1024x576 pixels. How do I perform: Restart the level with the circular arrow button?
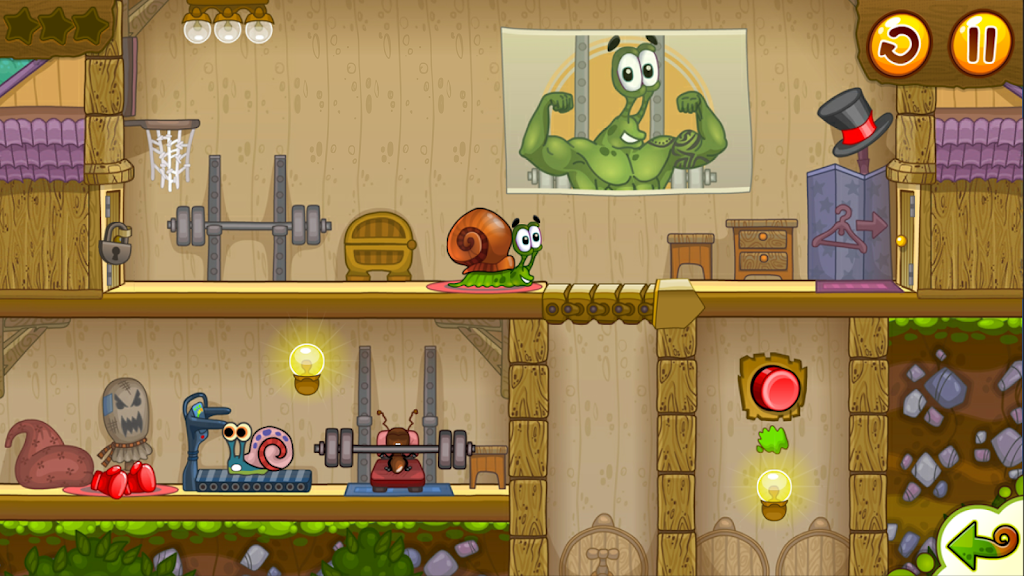point(898,44)
